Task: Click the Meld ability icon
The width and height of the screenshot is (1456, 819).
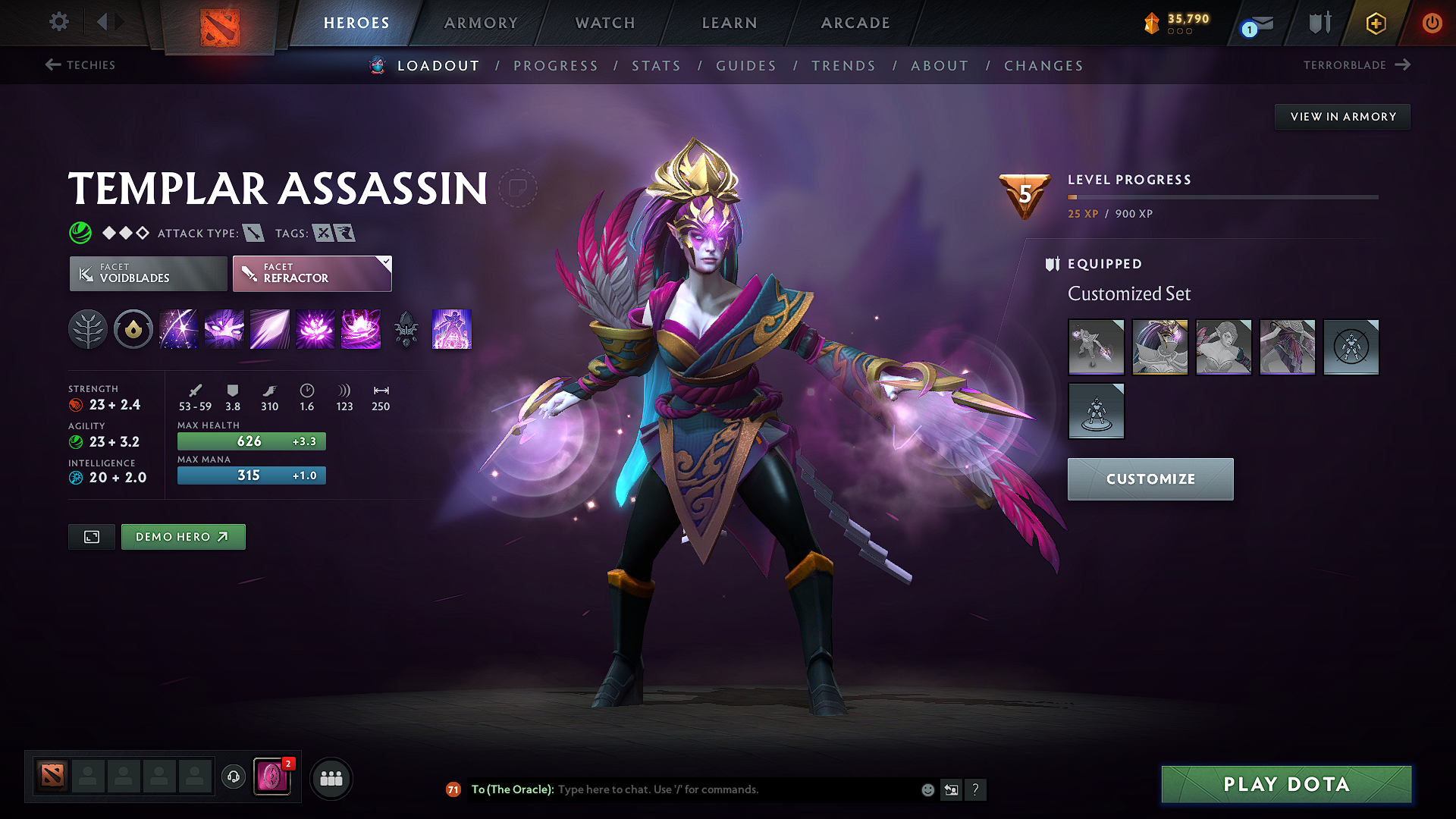Action: coord(224,329)
